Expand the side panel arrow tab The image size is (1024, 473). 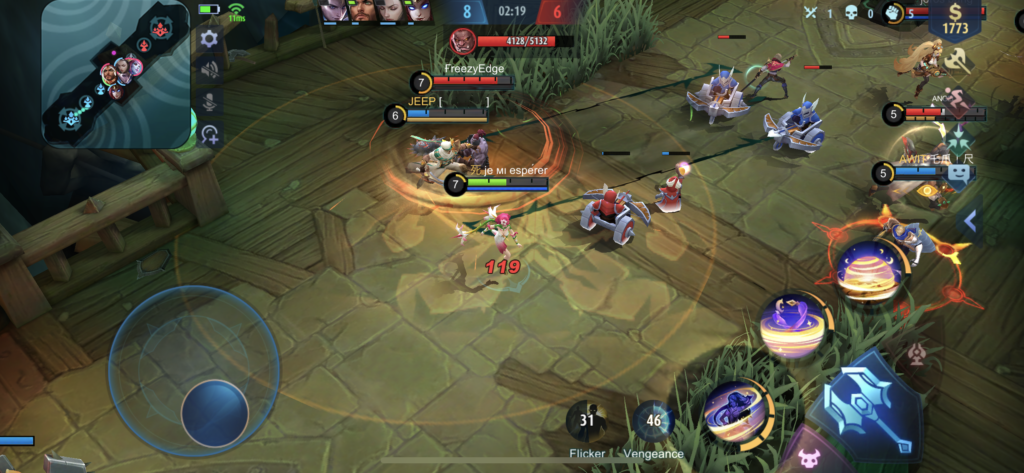pyautogui.click(x=968, y=221)
